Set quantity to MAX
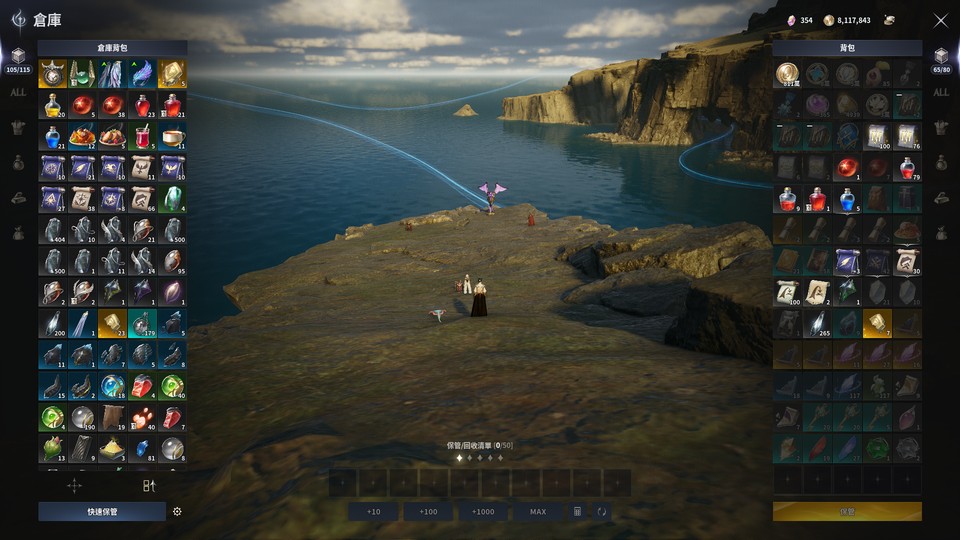Viewport: 960px width, 540px height. tap(538, 511)
